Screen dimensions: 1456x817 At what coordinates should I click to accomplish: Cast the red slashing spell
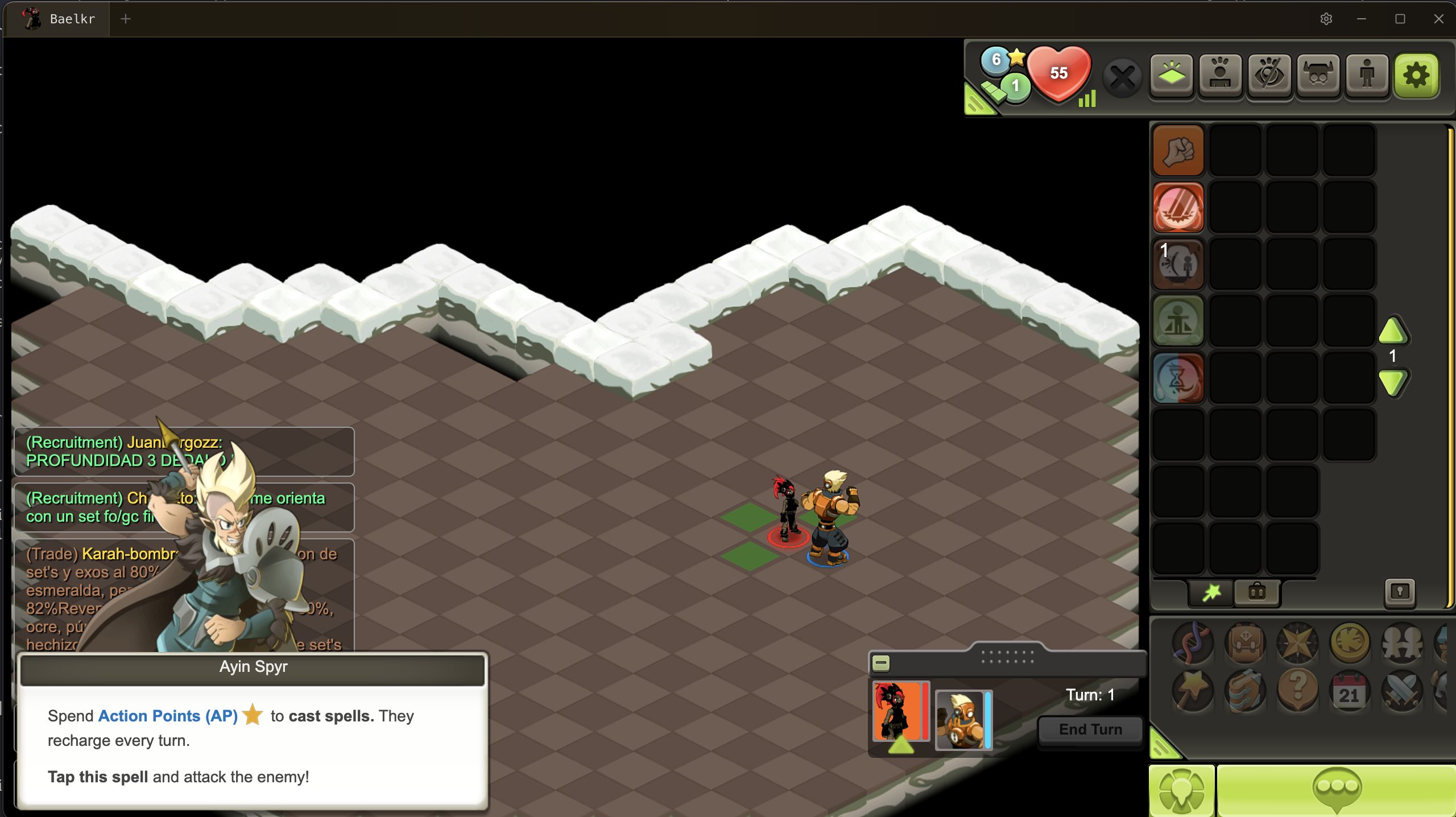point(1178,208)
